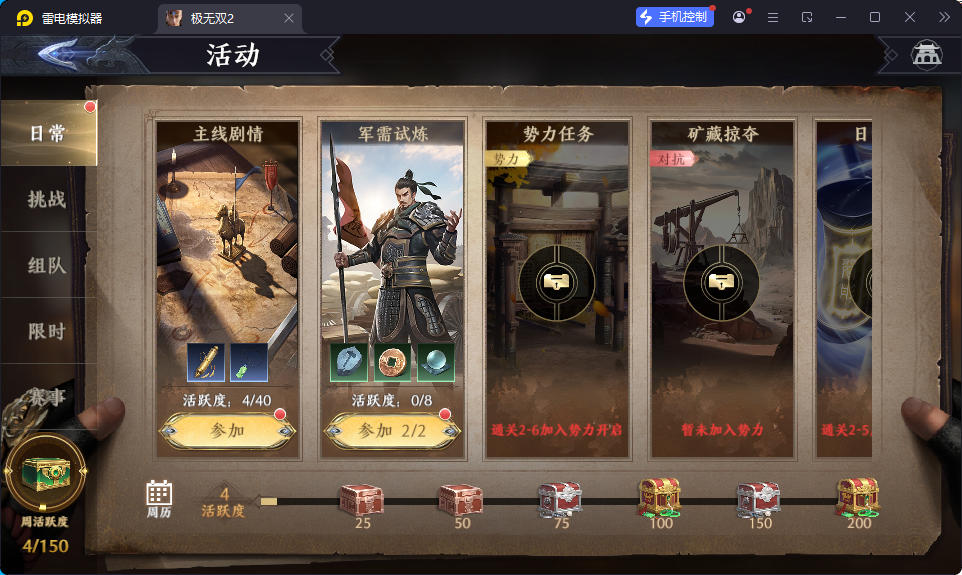Close the emulator window
The image size is (962, 575).
(x=910, y=17)
